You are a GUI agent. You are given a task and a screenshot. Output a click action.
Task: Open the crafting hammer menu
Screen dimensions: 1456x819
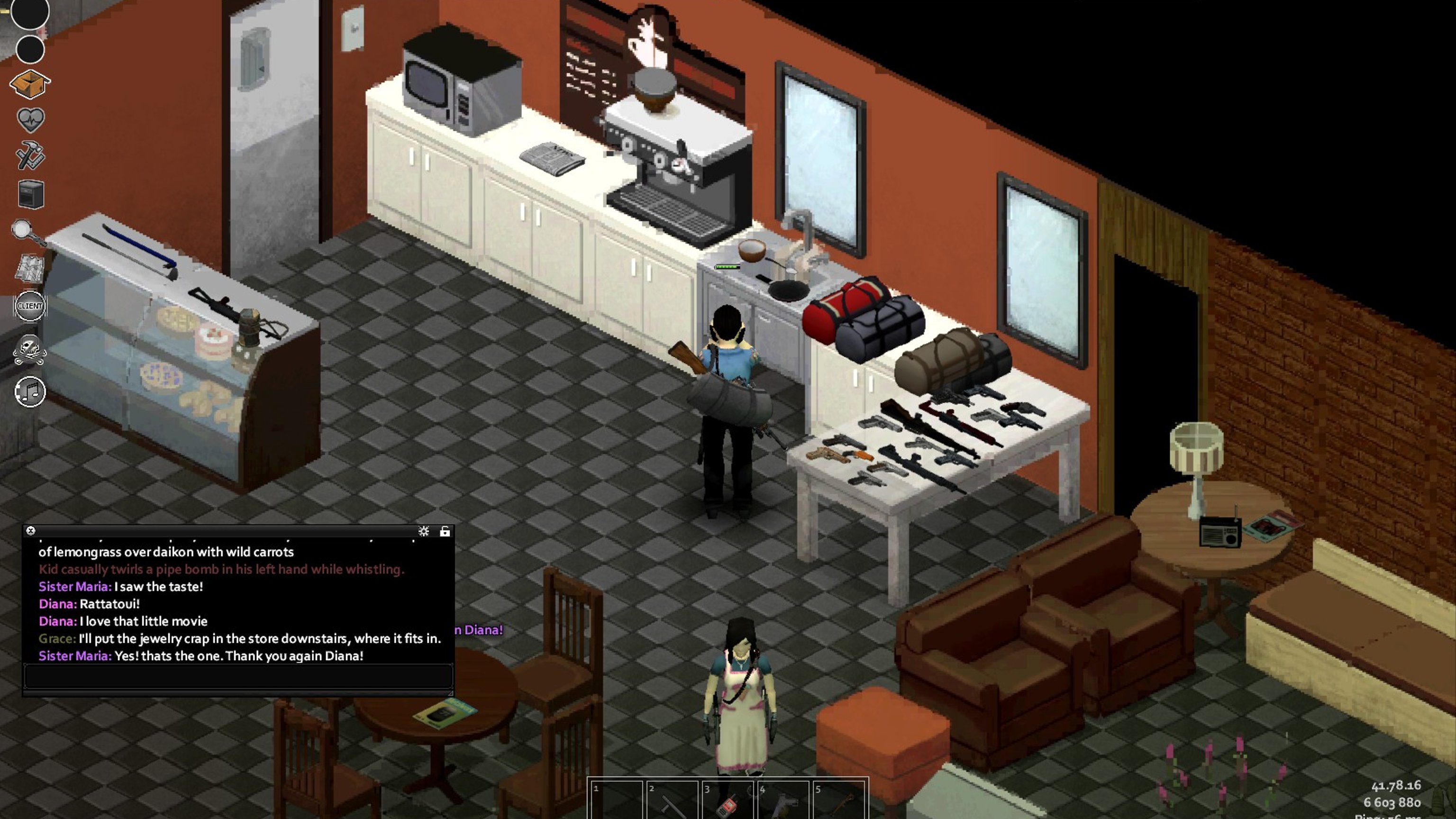pos(30,155)
